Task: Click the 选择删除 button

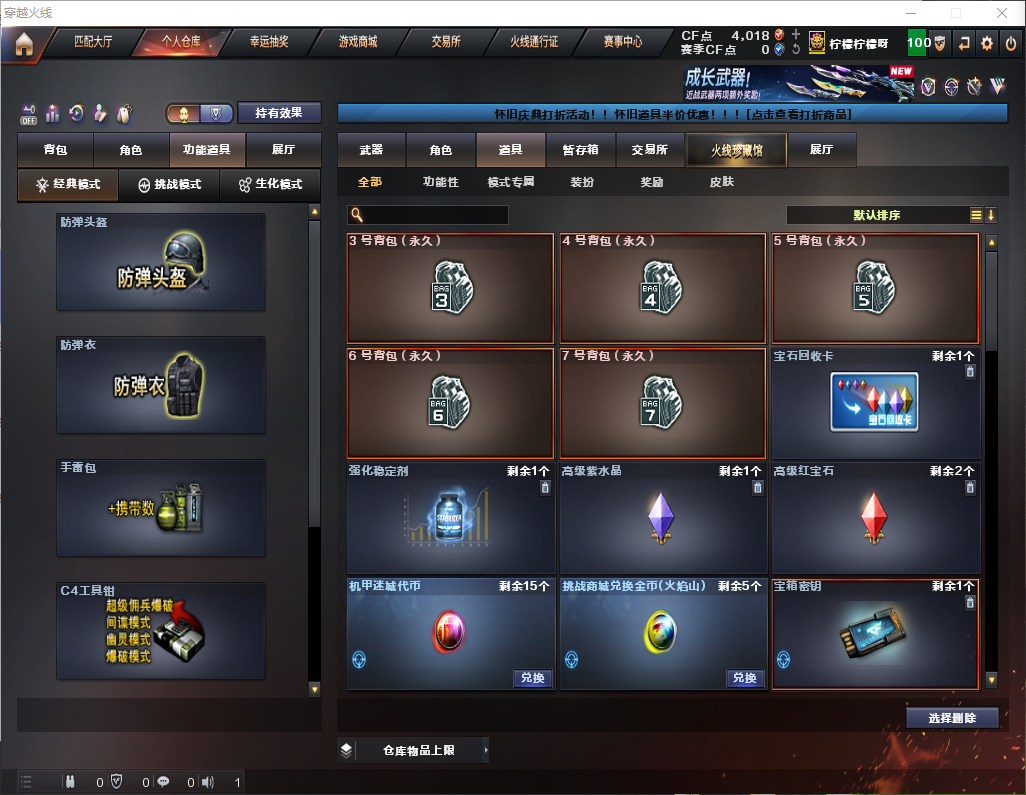Action: (952, 718)
